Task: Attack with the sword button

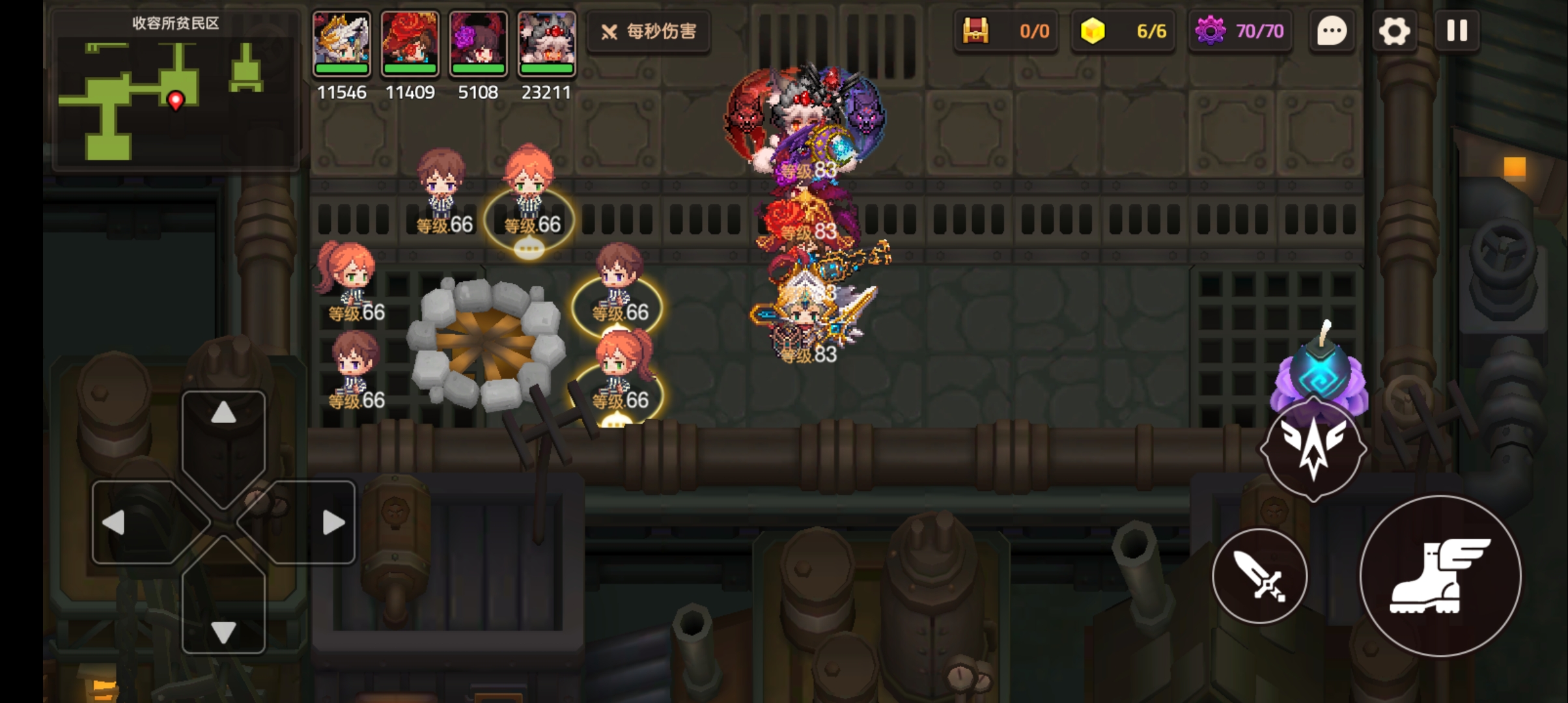Action: coord(1259,576)
